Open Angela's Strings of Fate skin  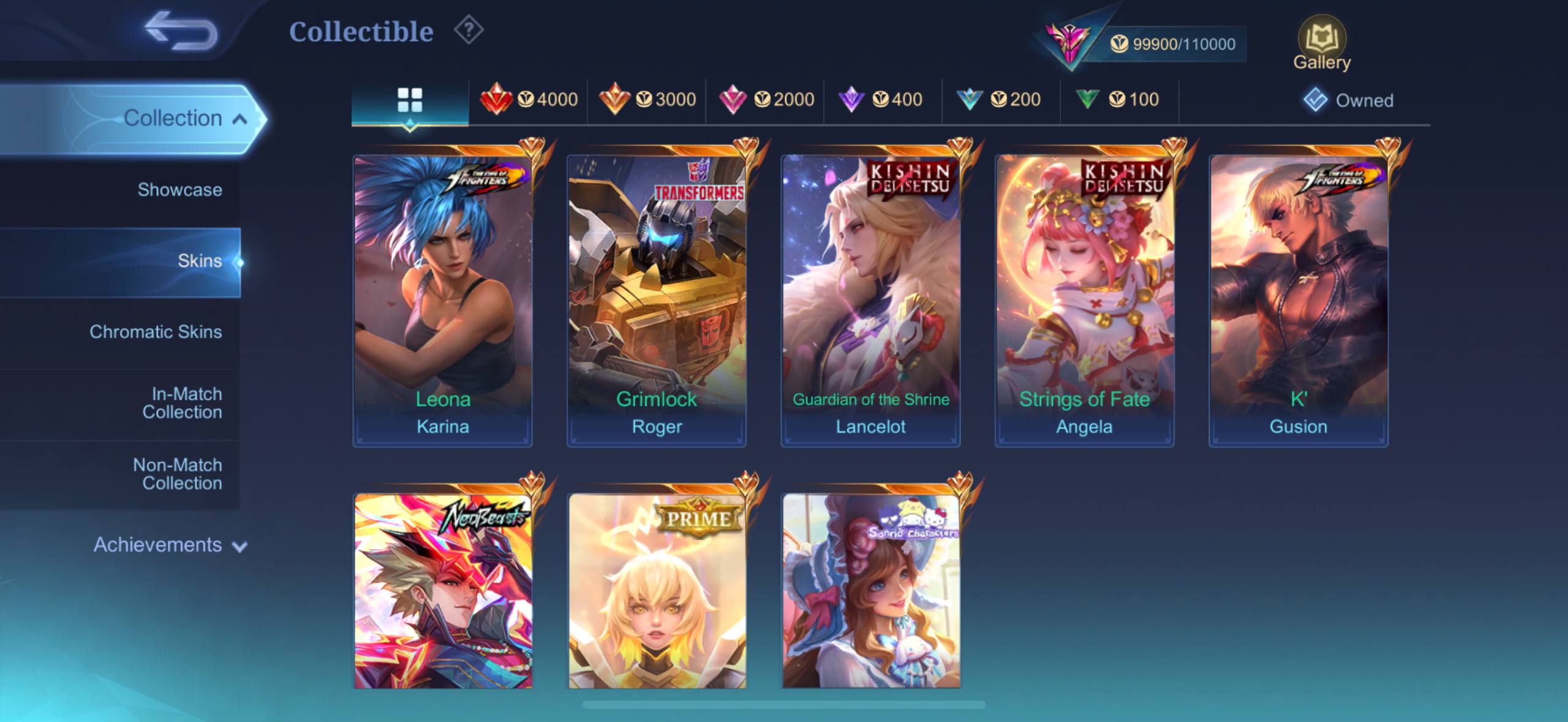(x=1084, y=300)
